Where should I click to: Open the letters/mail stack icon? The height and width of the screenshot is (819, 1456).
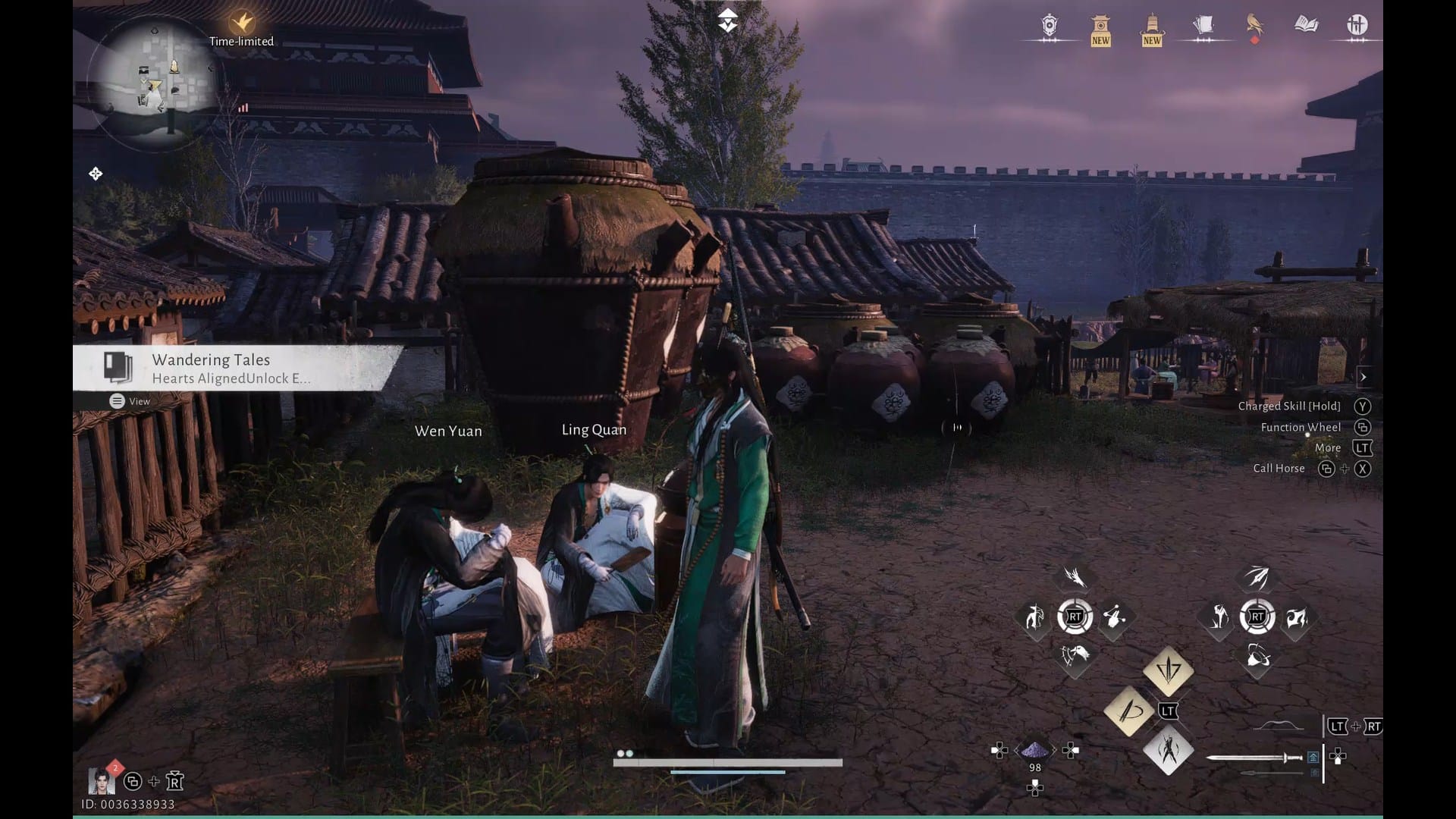coord(1204,25)
